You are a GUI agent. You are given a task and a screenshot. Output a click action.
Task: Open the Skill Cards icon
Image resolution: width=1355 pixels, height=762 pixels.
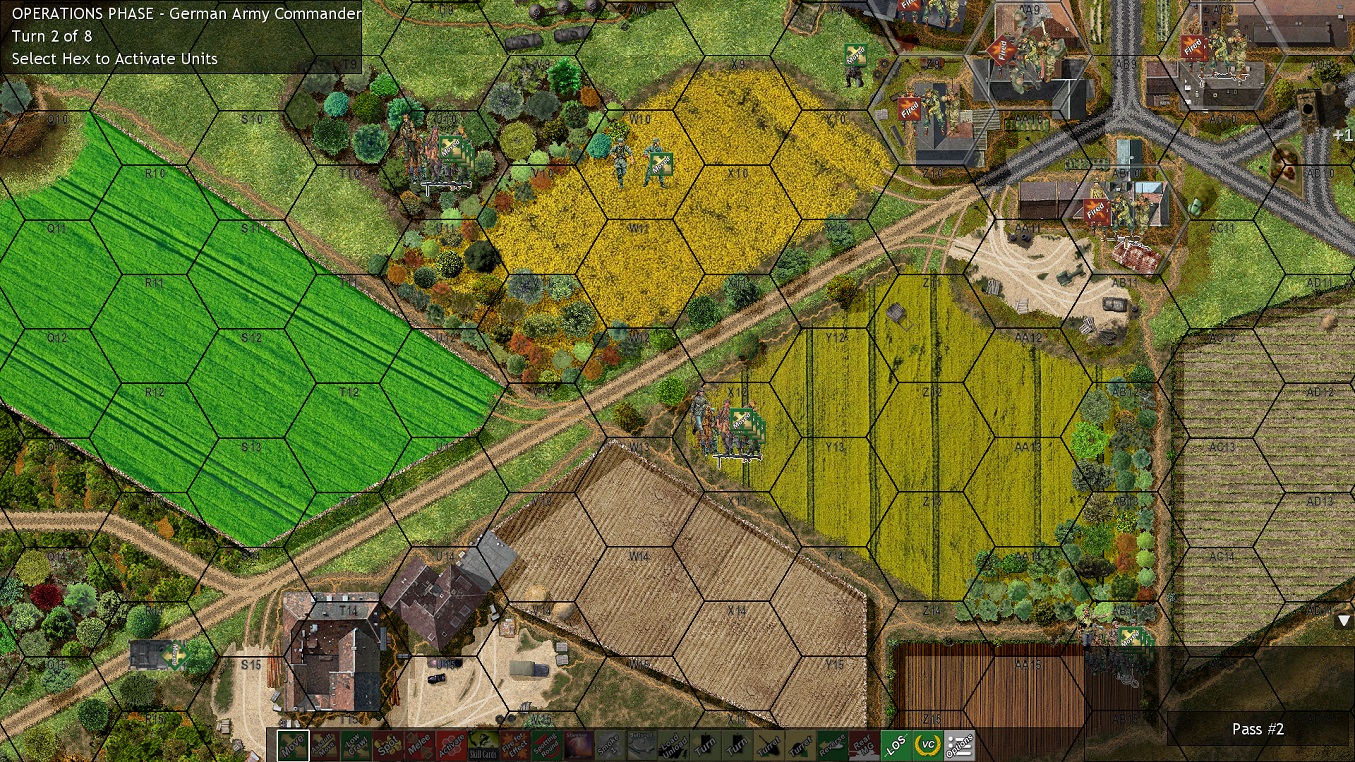click(482, 744)
